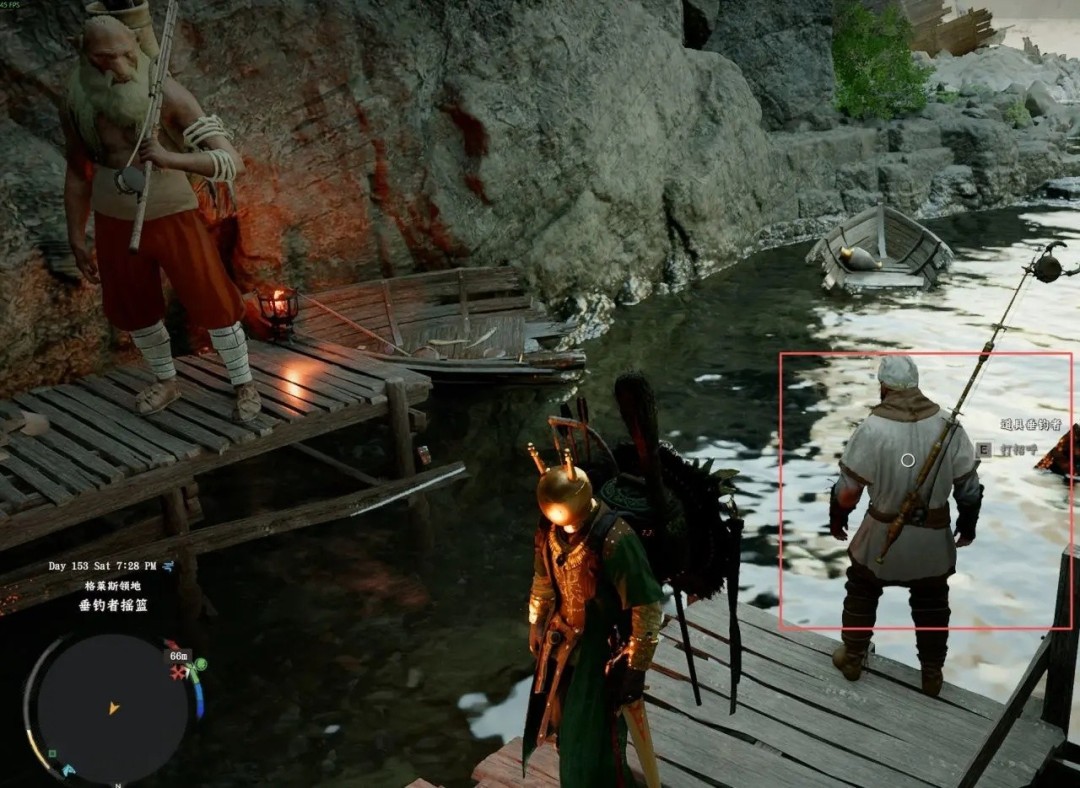Select the cyan arrow marker on the minimap edge
This screenshot has height=788, width=1080.
pyautogui.click(x=68, y=770)
